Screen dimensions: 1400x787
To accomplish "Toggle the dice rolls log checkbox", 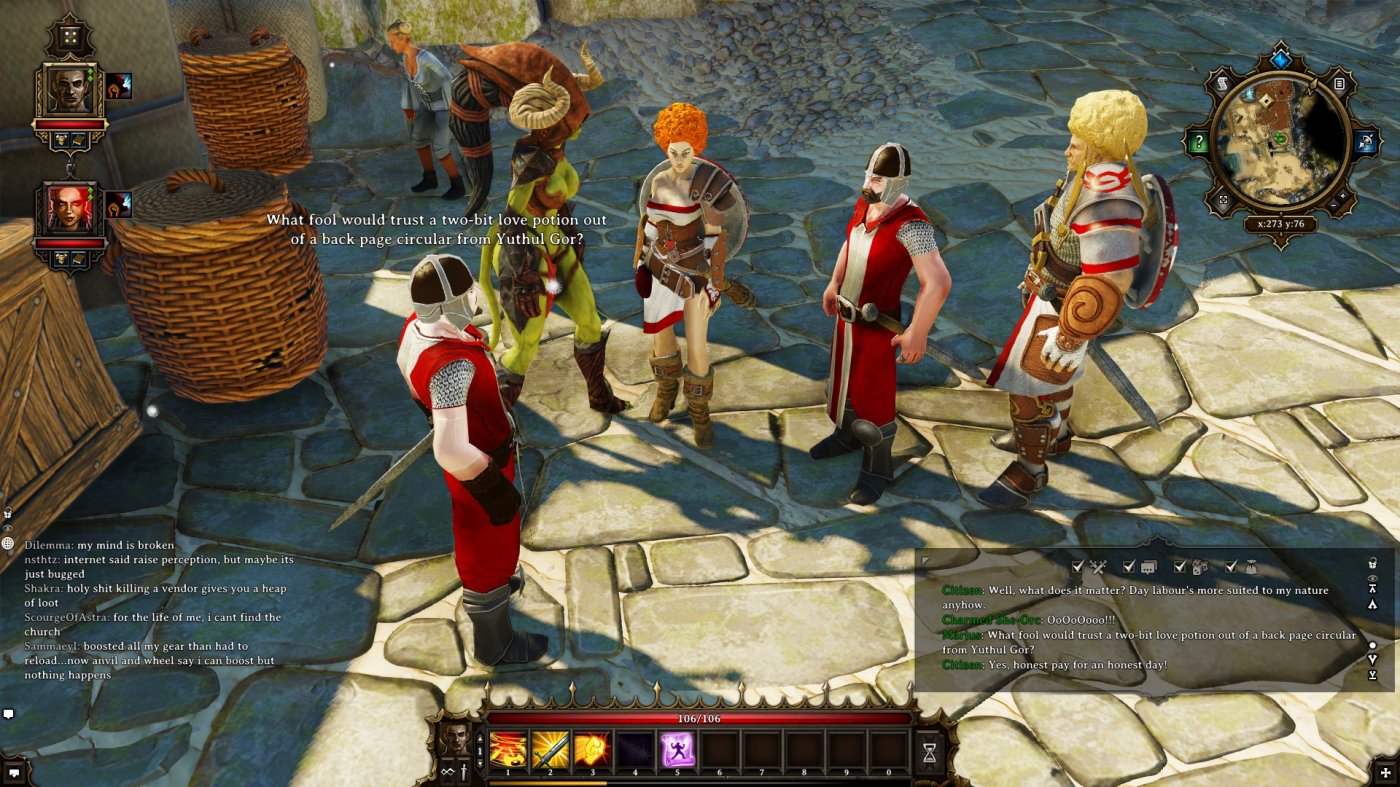I will (1180, 567).
